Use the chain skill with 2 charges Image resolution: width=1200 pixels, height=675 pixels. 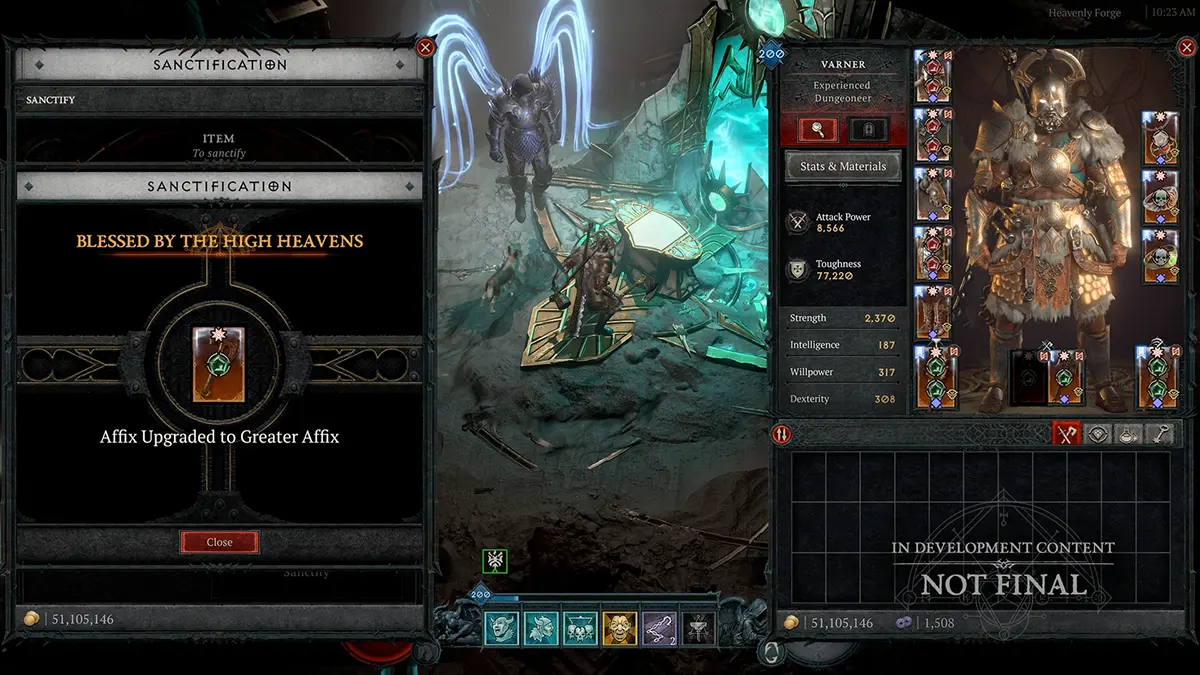click(658, 628)
